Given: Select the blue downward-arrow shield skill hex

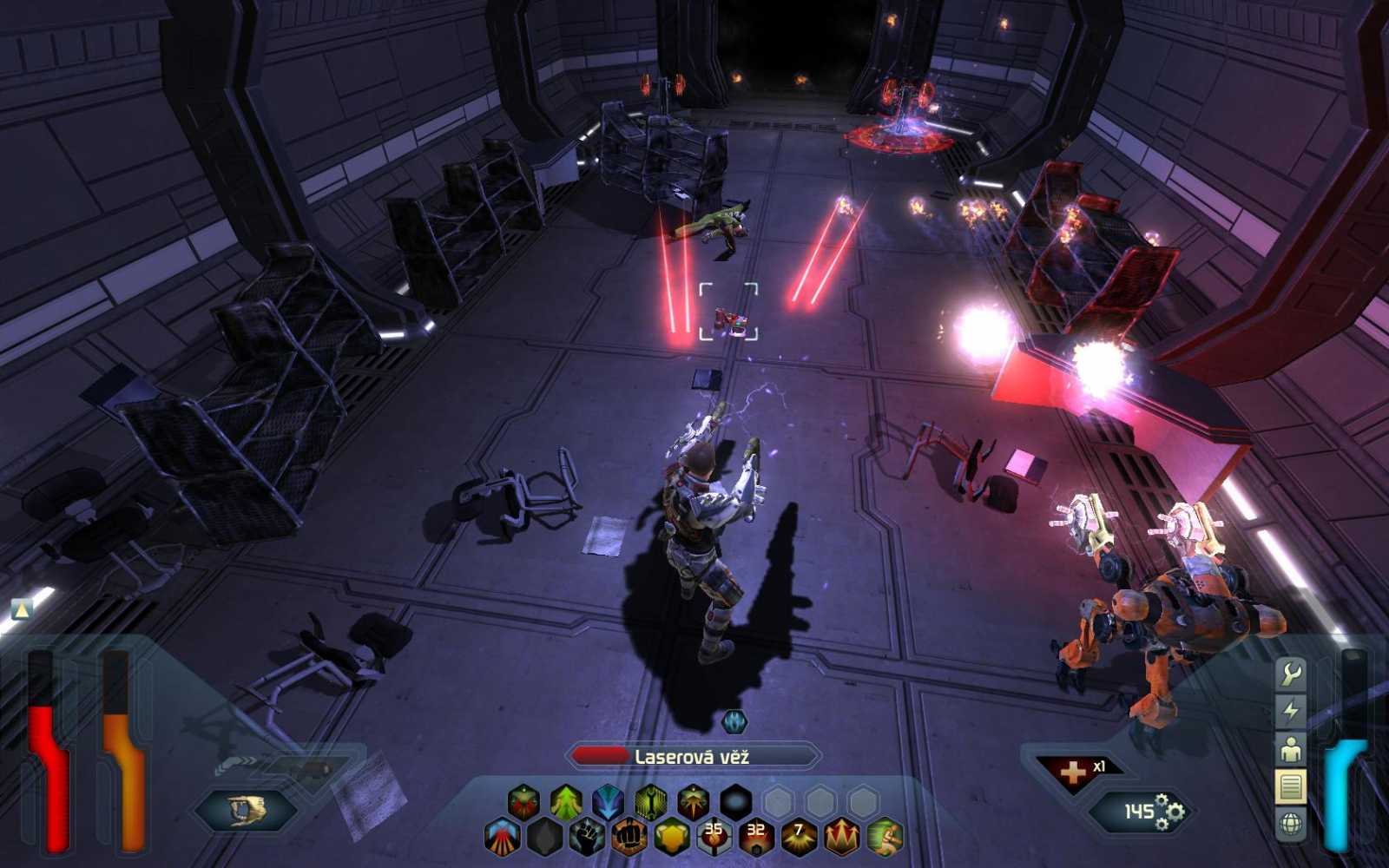Looking at the screenshot, I should (607, 799).
